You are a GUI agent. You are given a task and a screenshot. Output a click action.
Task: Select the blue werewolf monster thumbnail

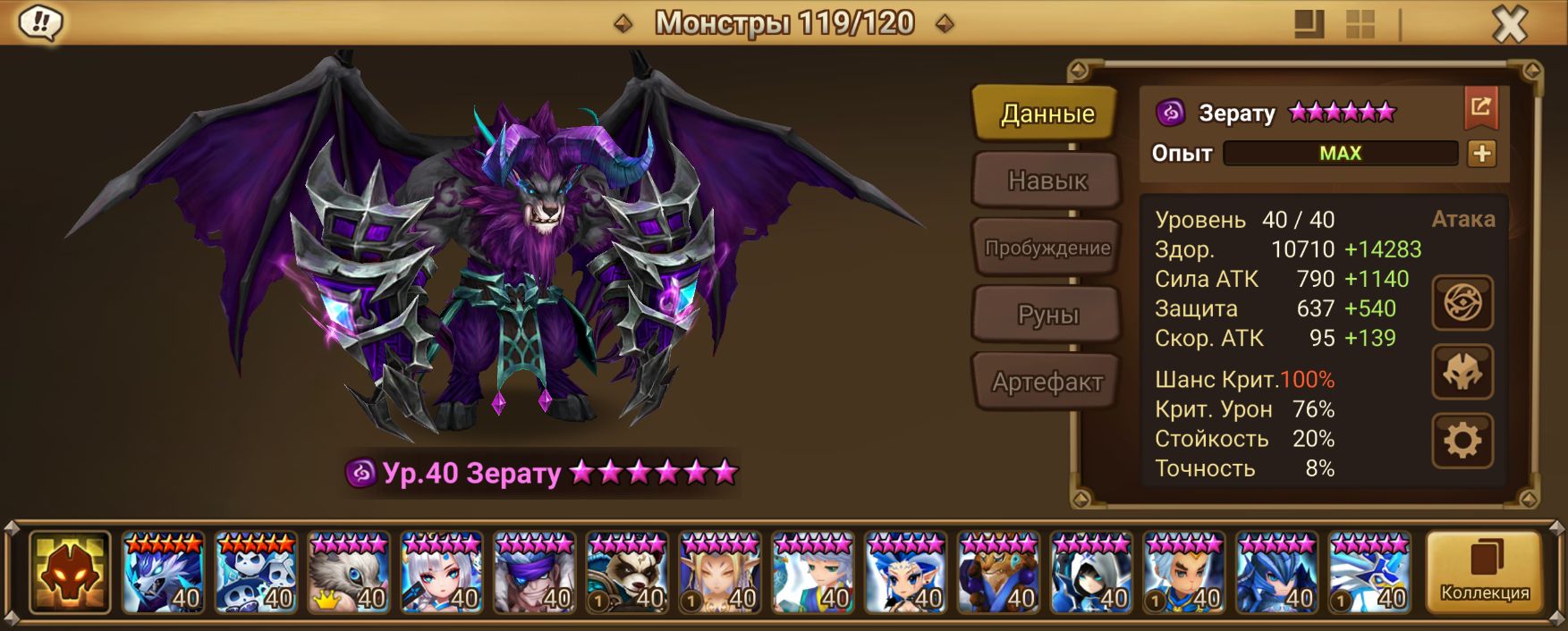[x=164, y=573]
